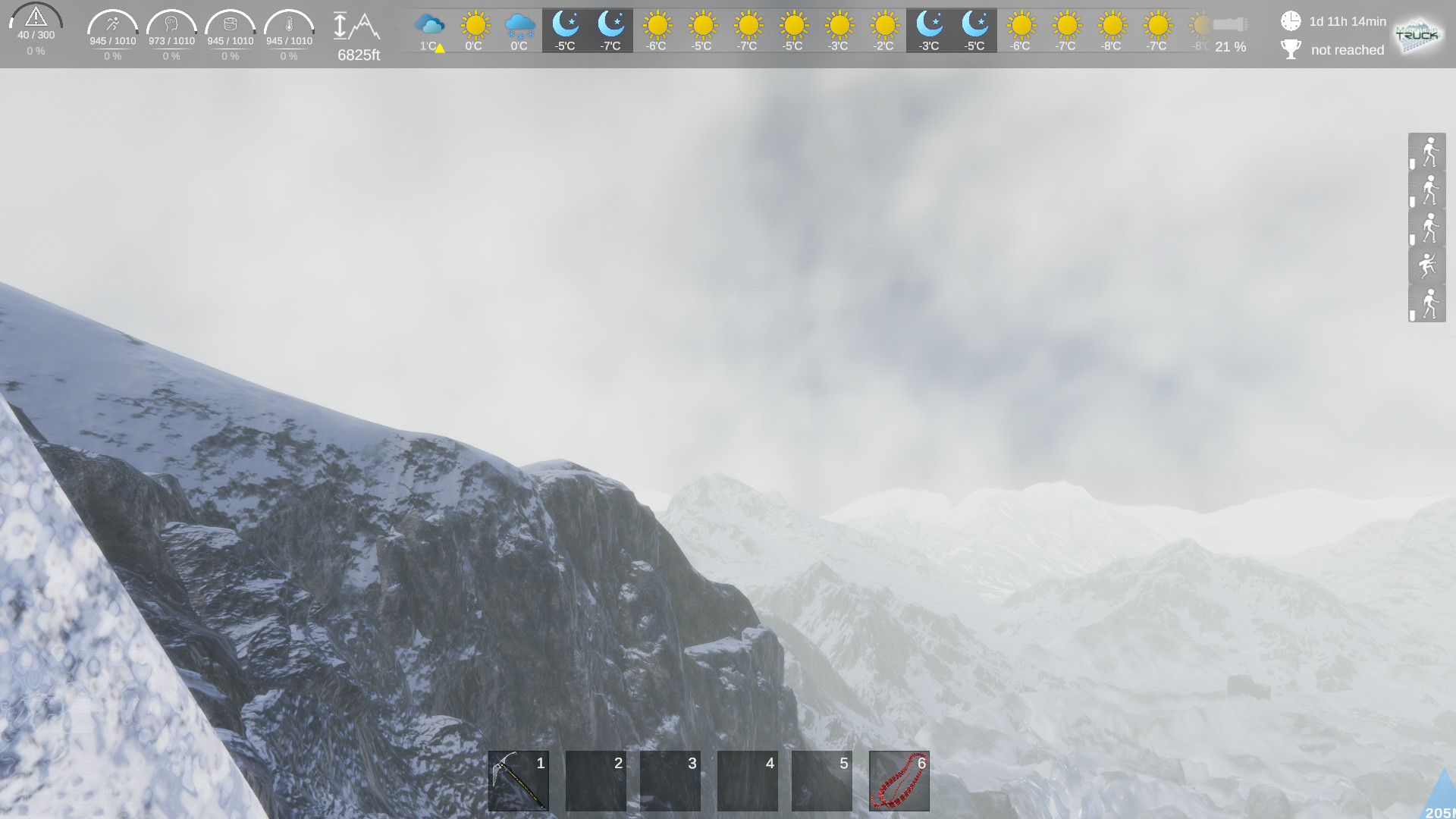
Task: Expand the cloudy 1°C current weather forecast
Action: pos(428,30)
